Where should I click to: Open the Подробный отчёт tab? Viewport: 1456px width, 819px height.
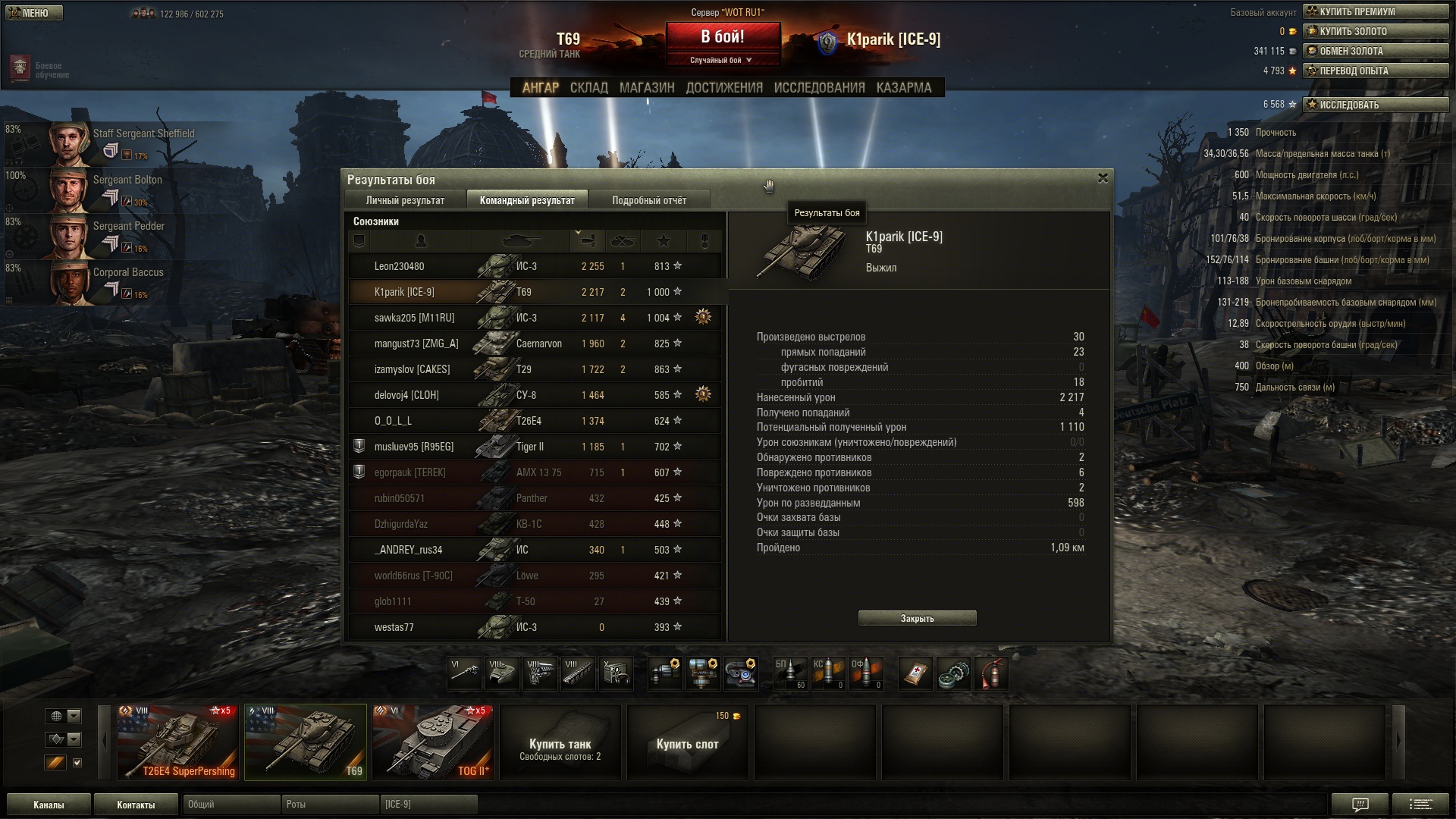tap(649, 200)
